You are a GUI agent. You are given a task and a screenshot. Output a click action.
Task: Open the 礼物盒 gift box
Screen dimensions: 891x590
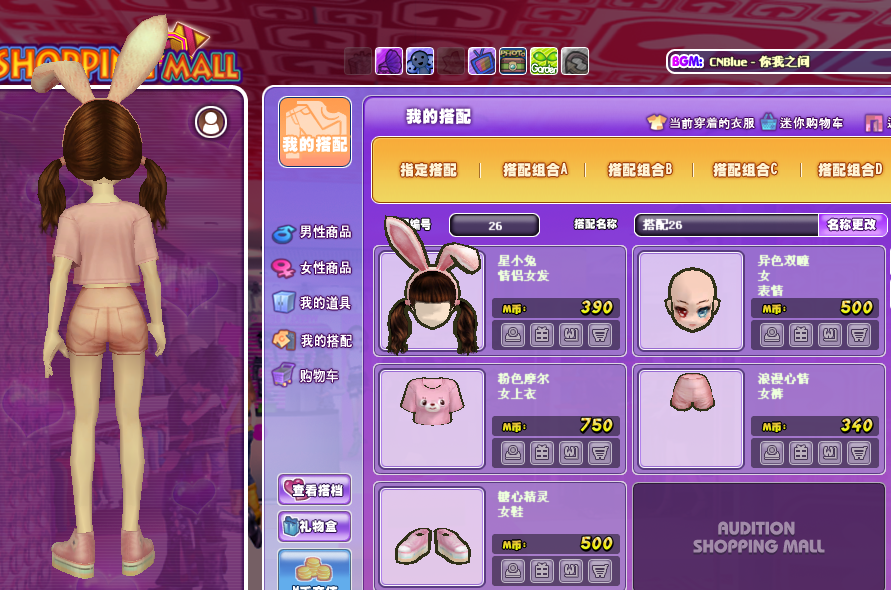click(314, 526)
